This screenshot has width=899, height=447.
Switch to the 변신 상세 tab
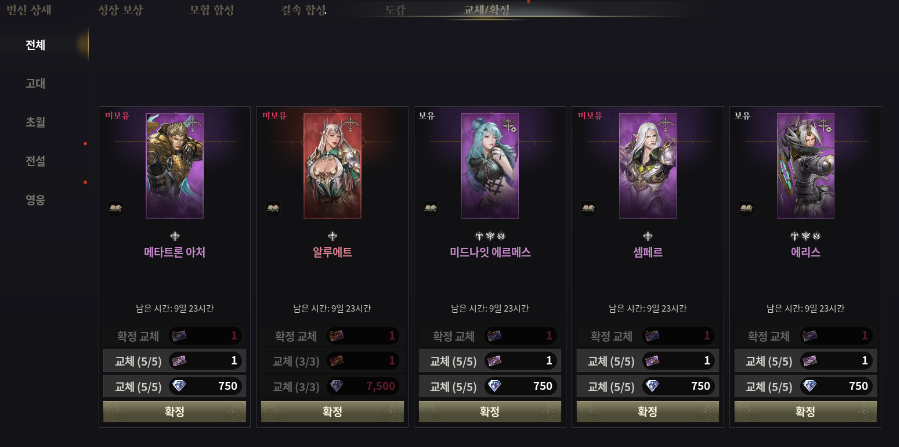click(29, 10)
